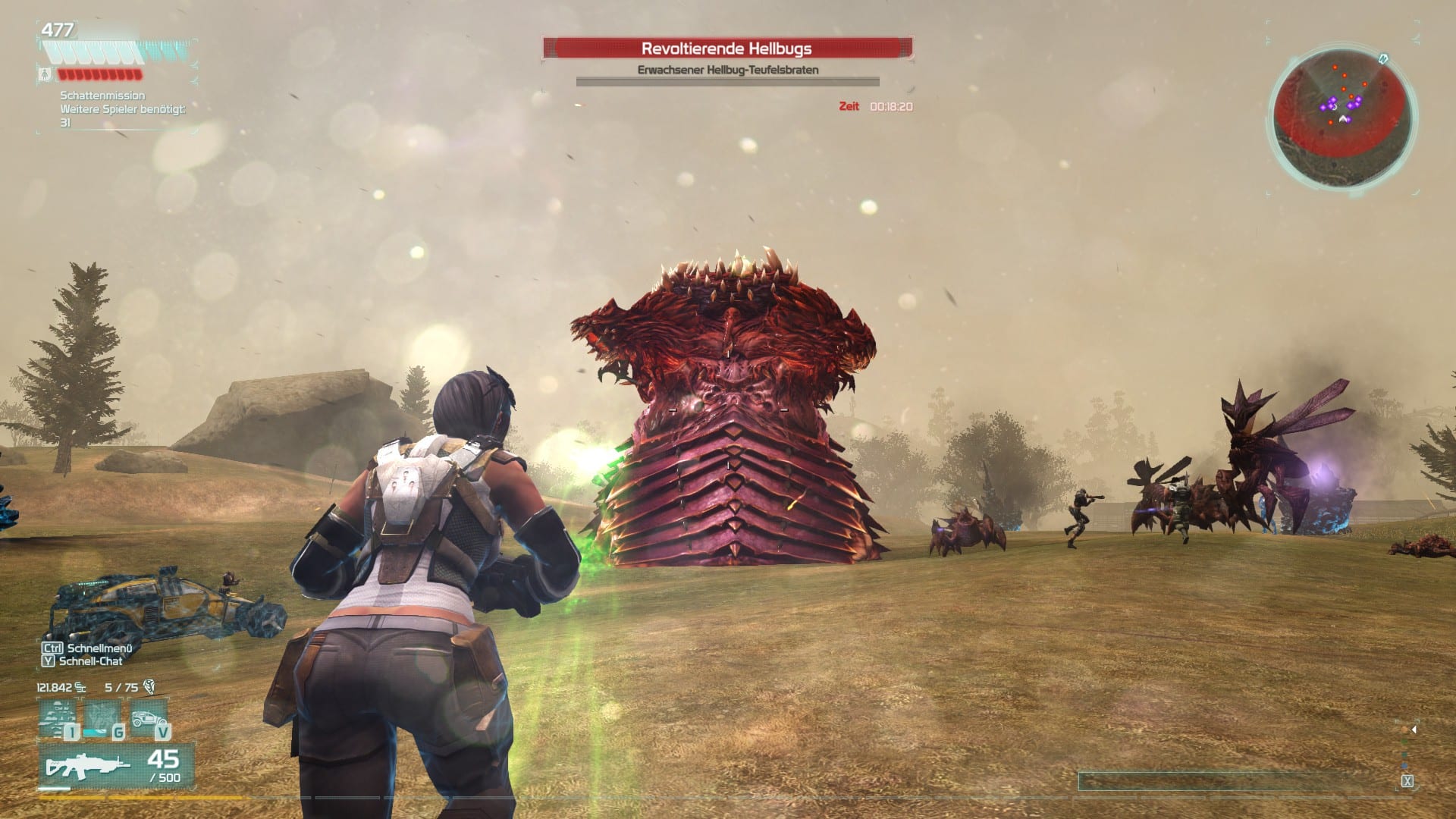This screenshot has width=1456, height=819.
Task: Click the chat input box
Action: click(x=1237, y=781)
